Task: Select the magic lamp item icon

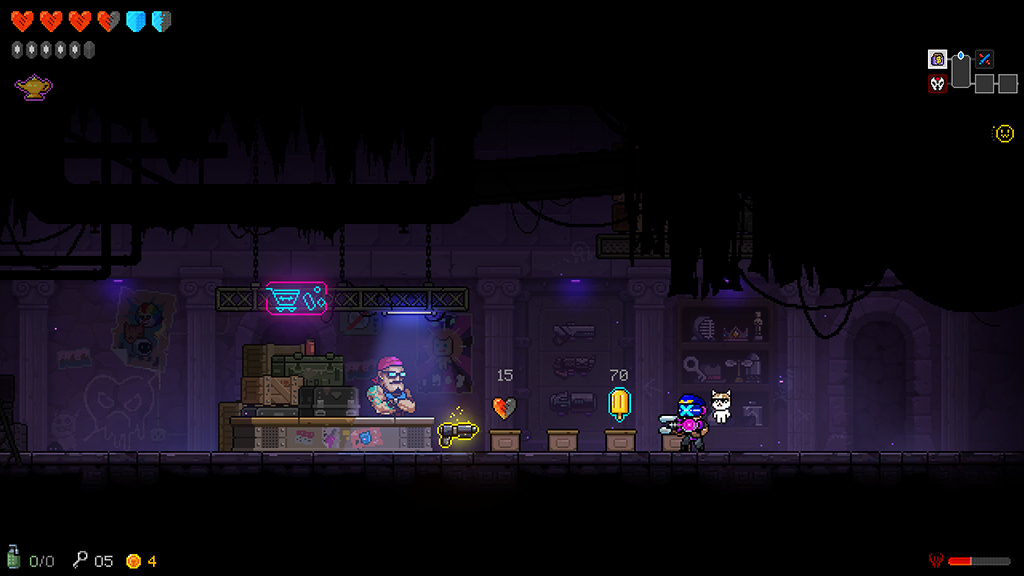Action: click(33, 88)
